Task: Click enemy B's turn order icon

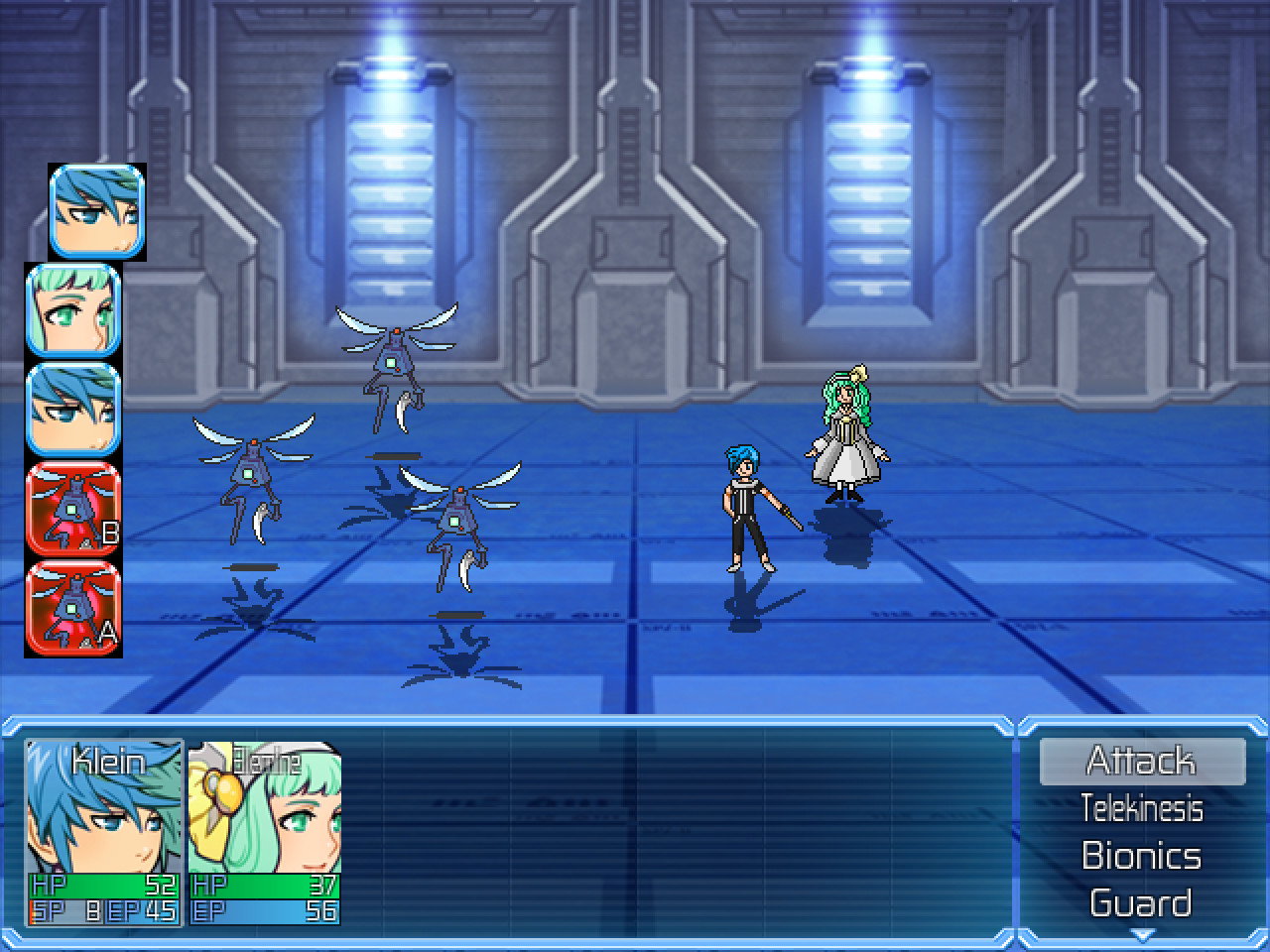Action: point(73,510)
